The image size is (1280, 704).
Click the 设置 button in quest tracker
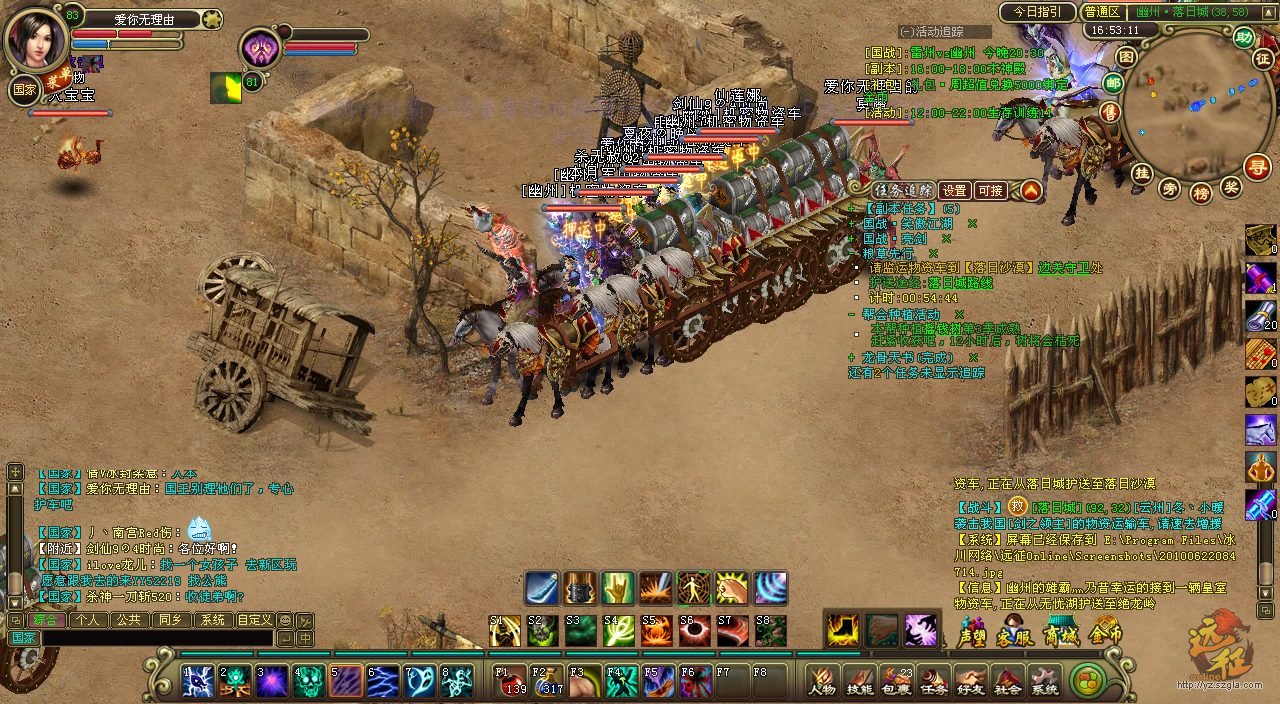pyautogui.click(x=955, y=190)
